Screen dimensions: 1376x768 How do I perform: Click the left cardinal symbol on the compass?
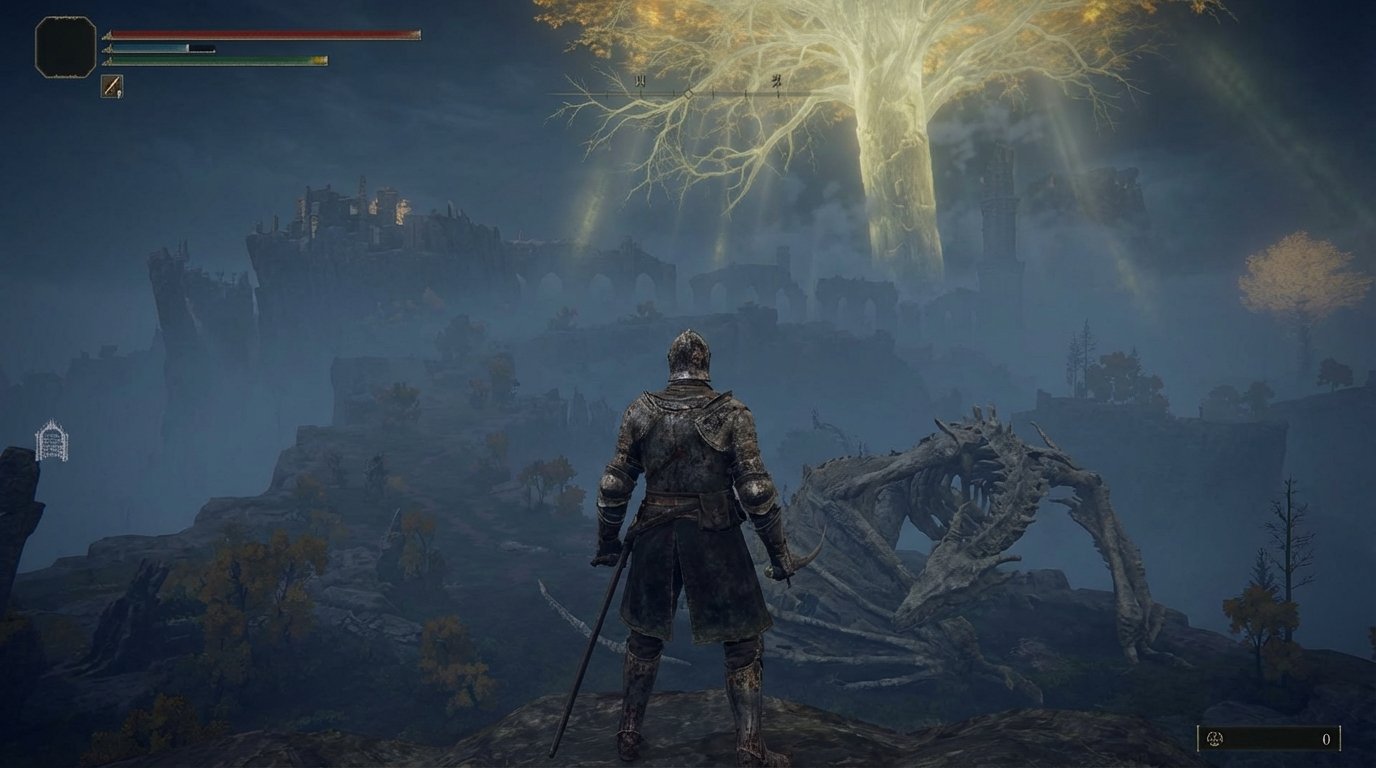(640, 80)
